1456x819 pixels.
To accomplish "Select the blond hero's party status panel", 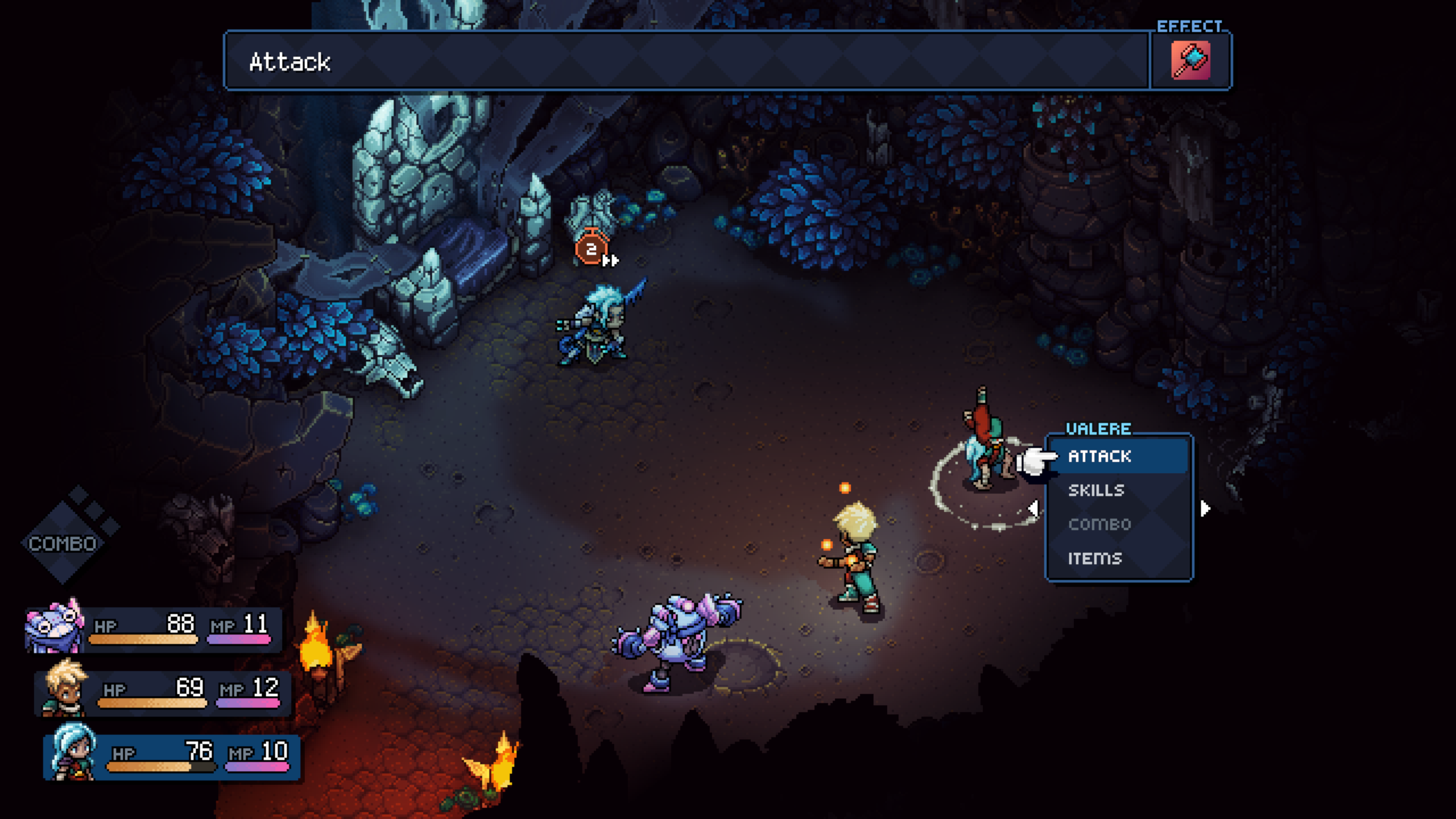I will point(162,690).
